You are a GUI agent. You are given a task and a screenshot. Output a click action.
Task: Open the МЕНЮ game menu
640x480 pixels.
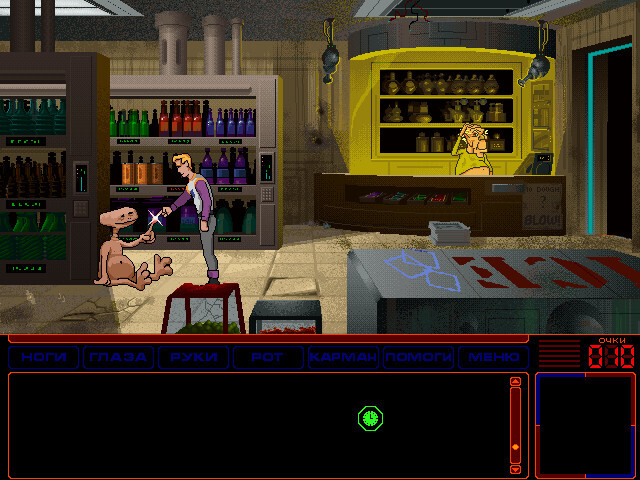(x=493, y=357)
